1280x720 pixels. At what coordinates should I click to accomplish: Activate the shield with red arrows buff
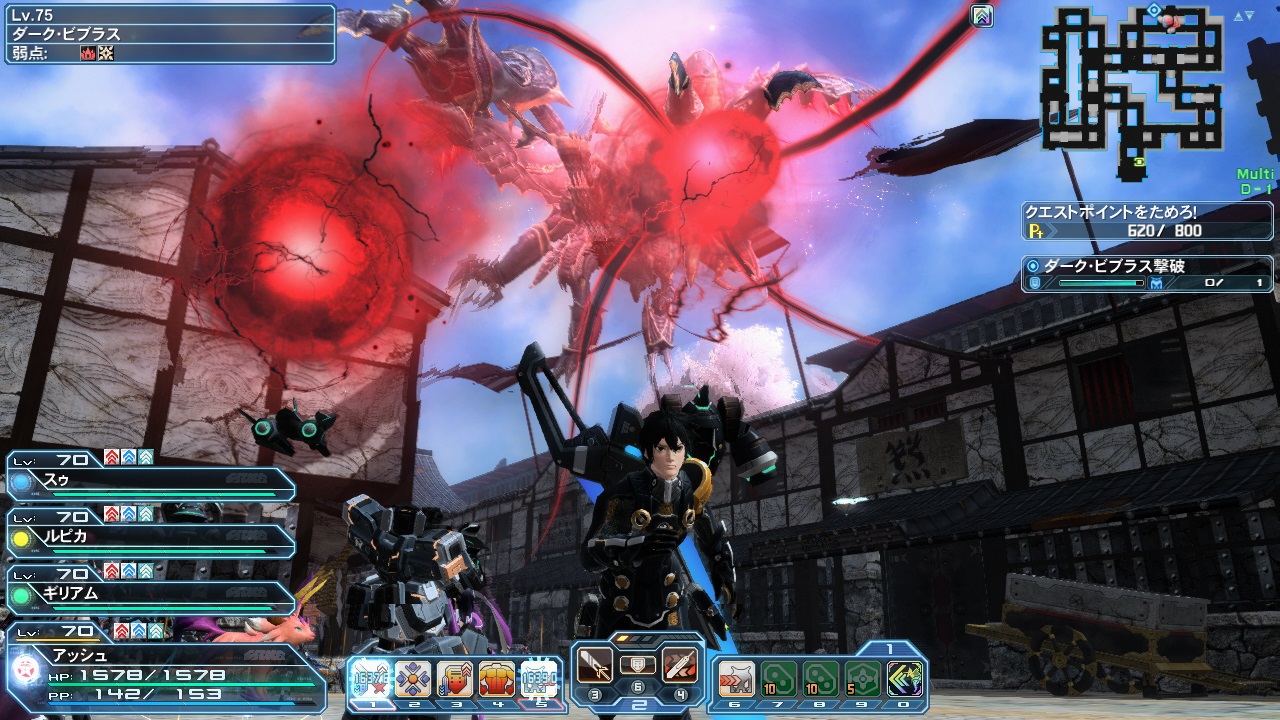[455, 679]
